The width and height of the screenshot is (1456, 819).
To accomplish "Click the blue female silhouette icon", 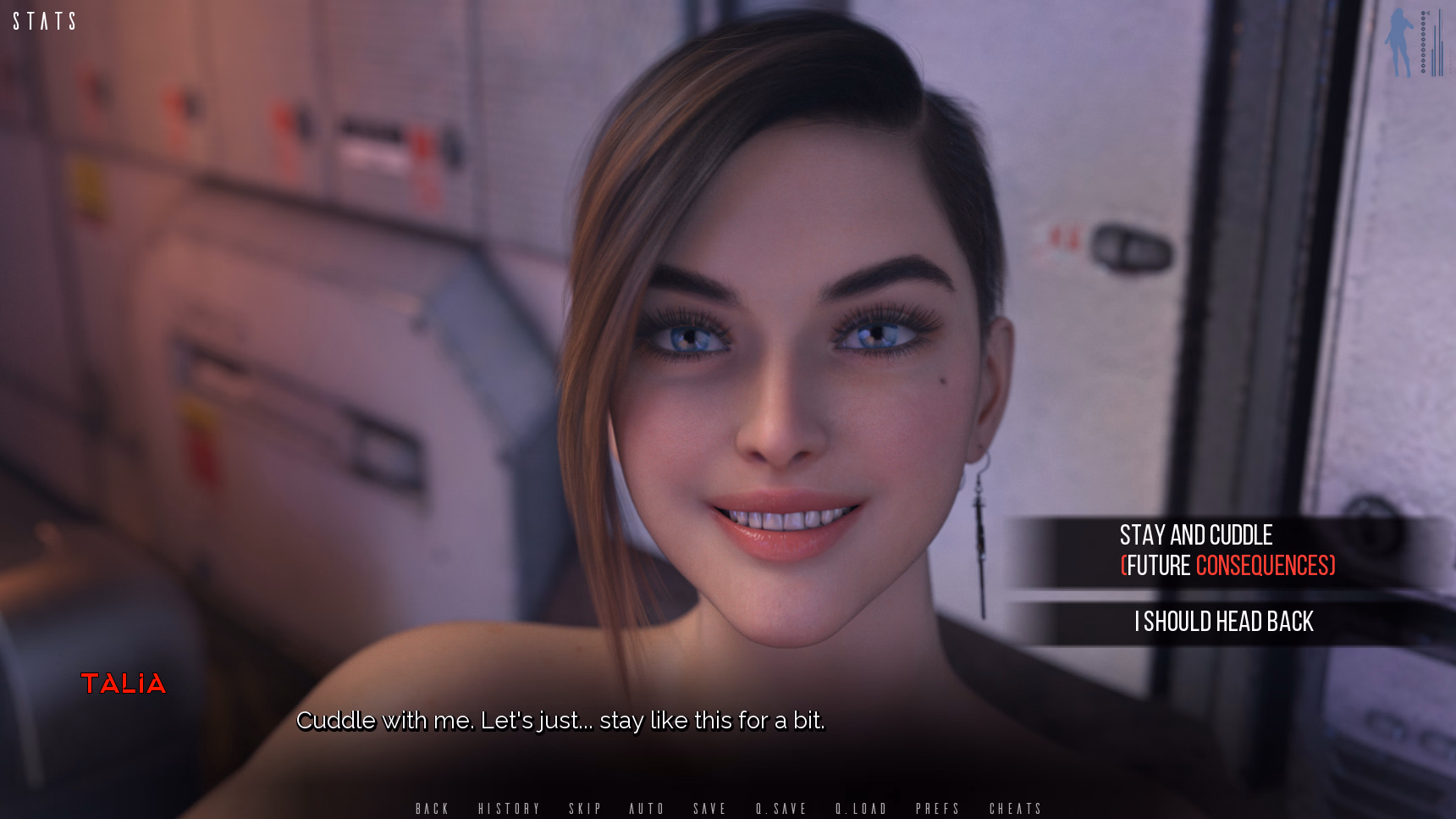I will (1399, 42).
